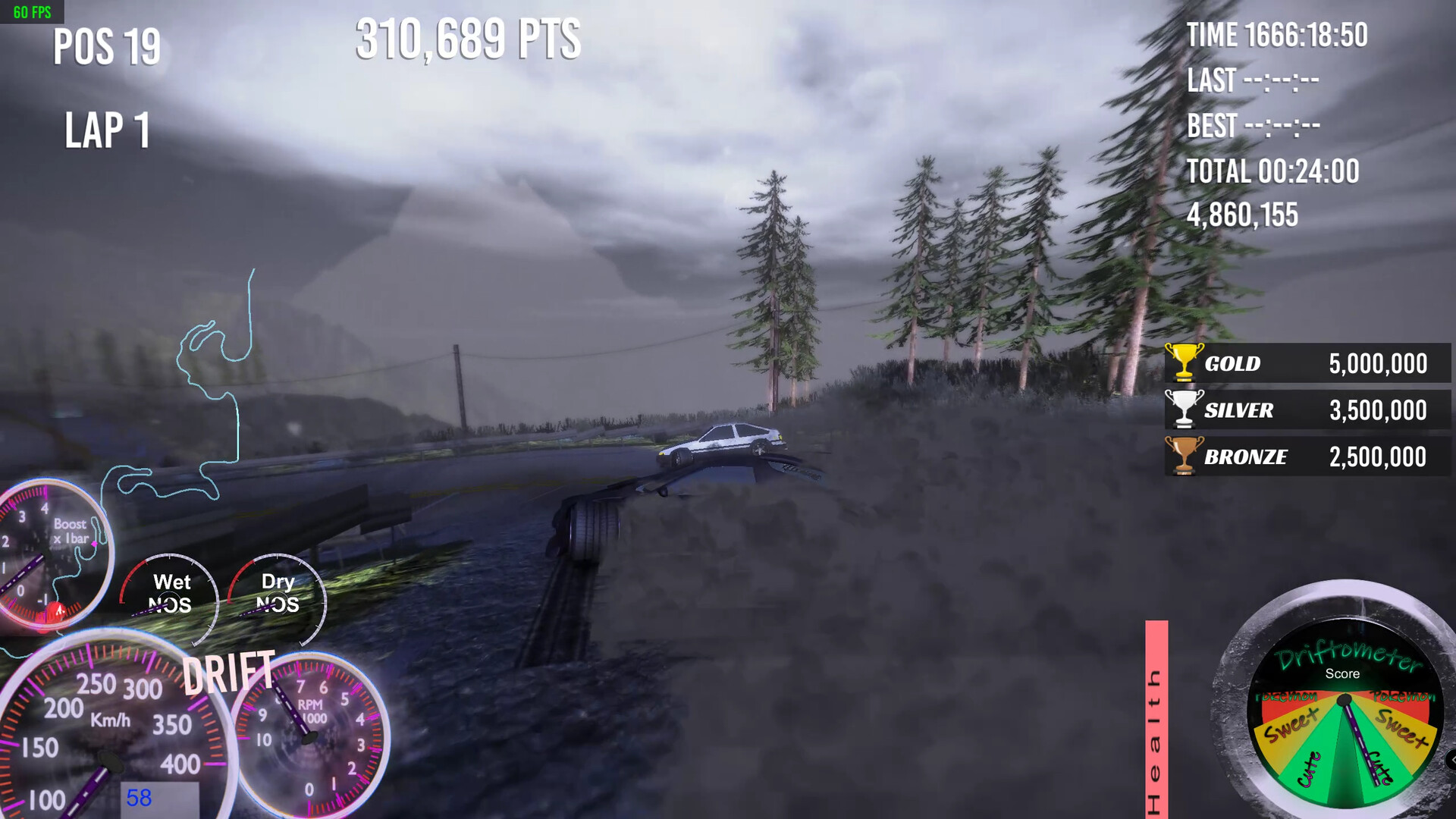Toggle the DRIFT indicator
Screen dimensions: 1456x819
[230, 670]
